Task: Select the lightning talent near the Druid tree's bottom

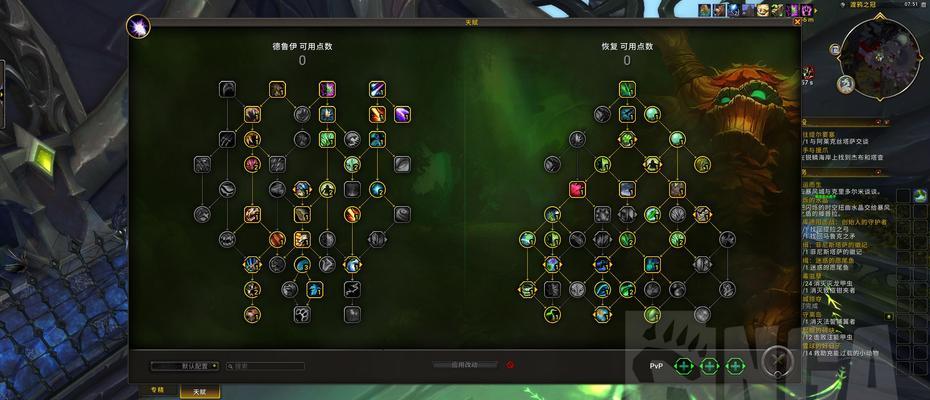Action: point(352,289)
